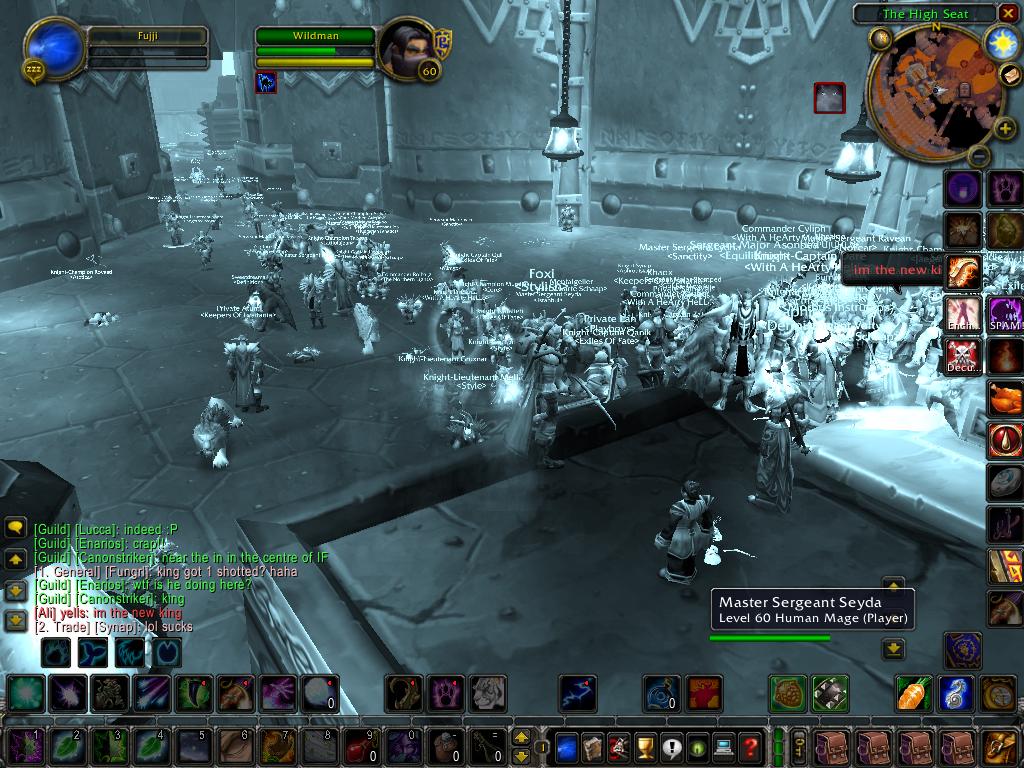Open the gold chalice talents button

(644, 746)
